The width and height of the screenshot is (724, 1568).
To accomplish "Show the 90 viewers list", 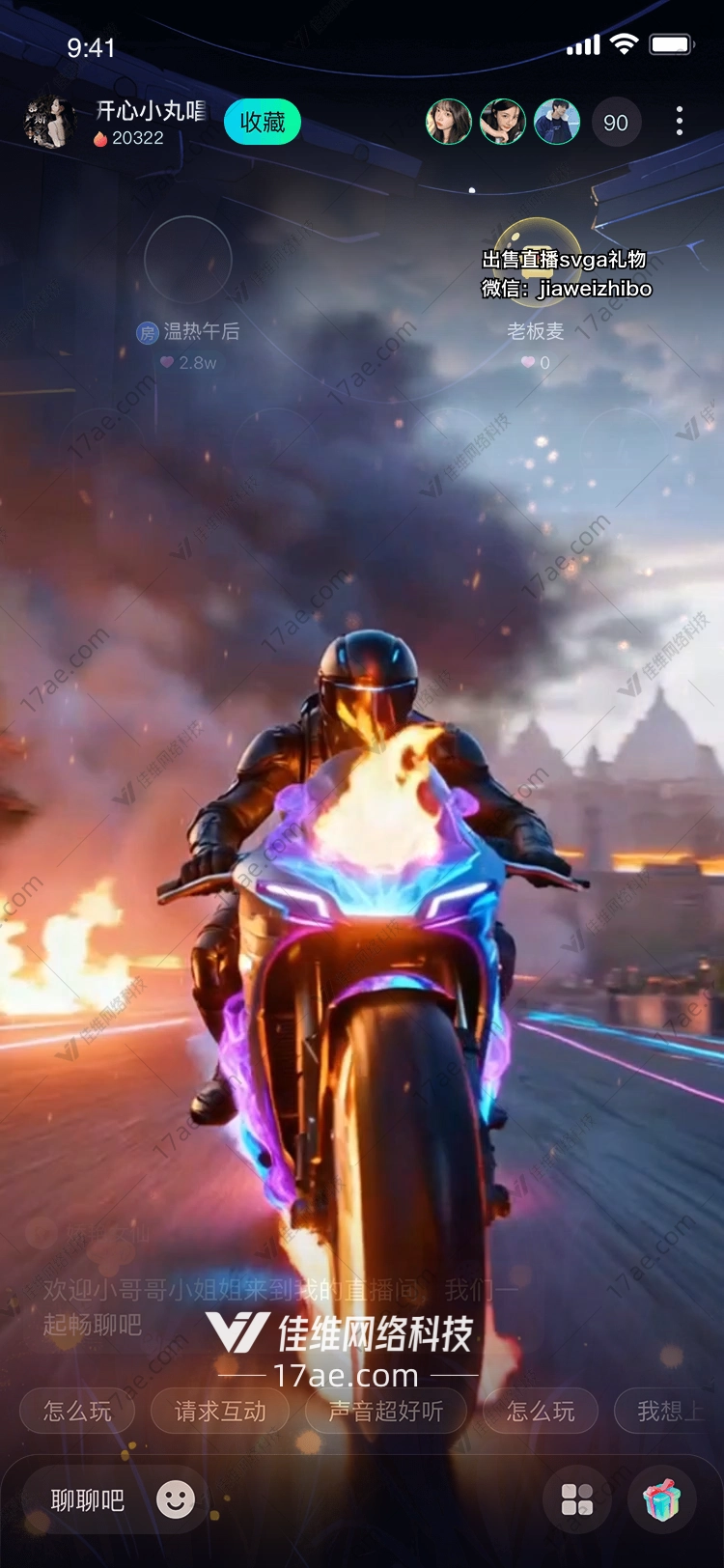I will [x=616, y=123].
